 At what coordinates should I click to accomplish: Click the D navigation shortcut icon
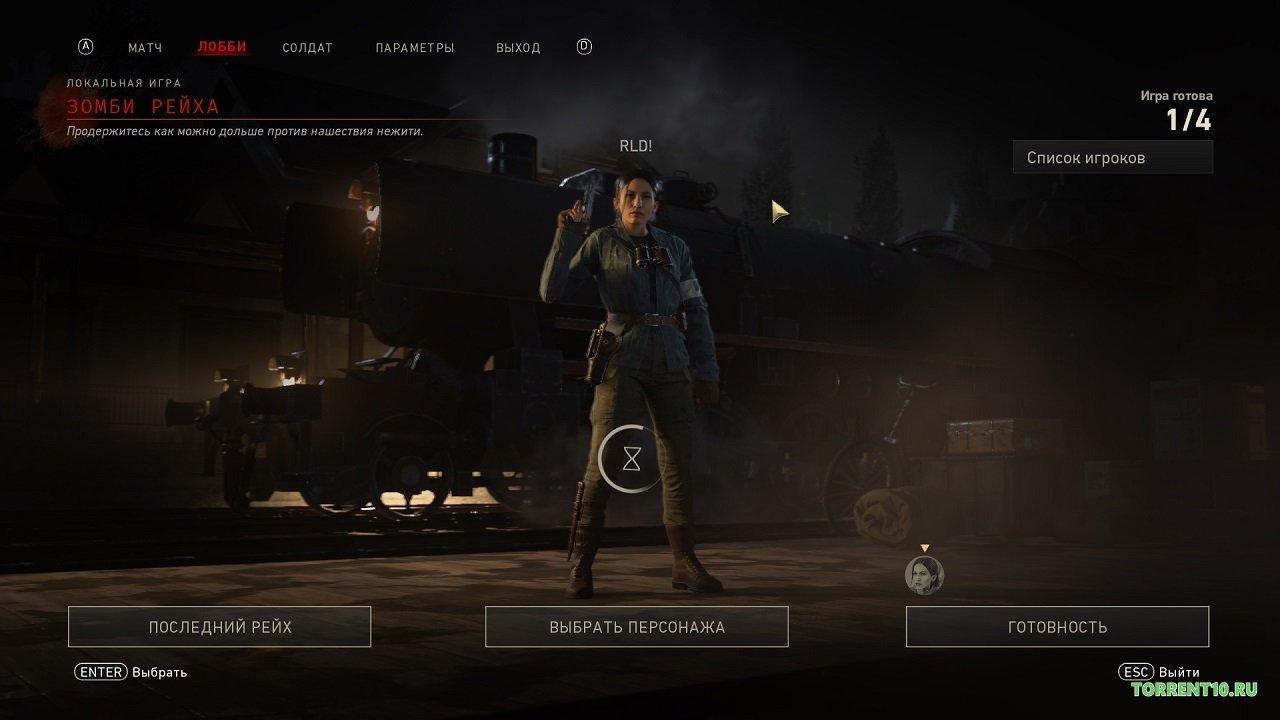tap(583, 45)
